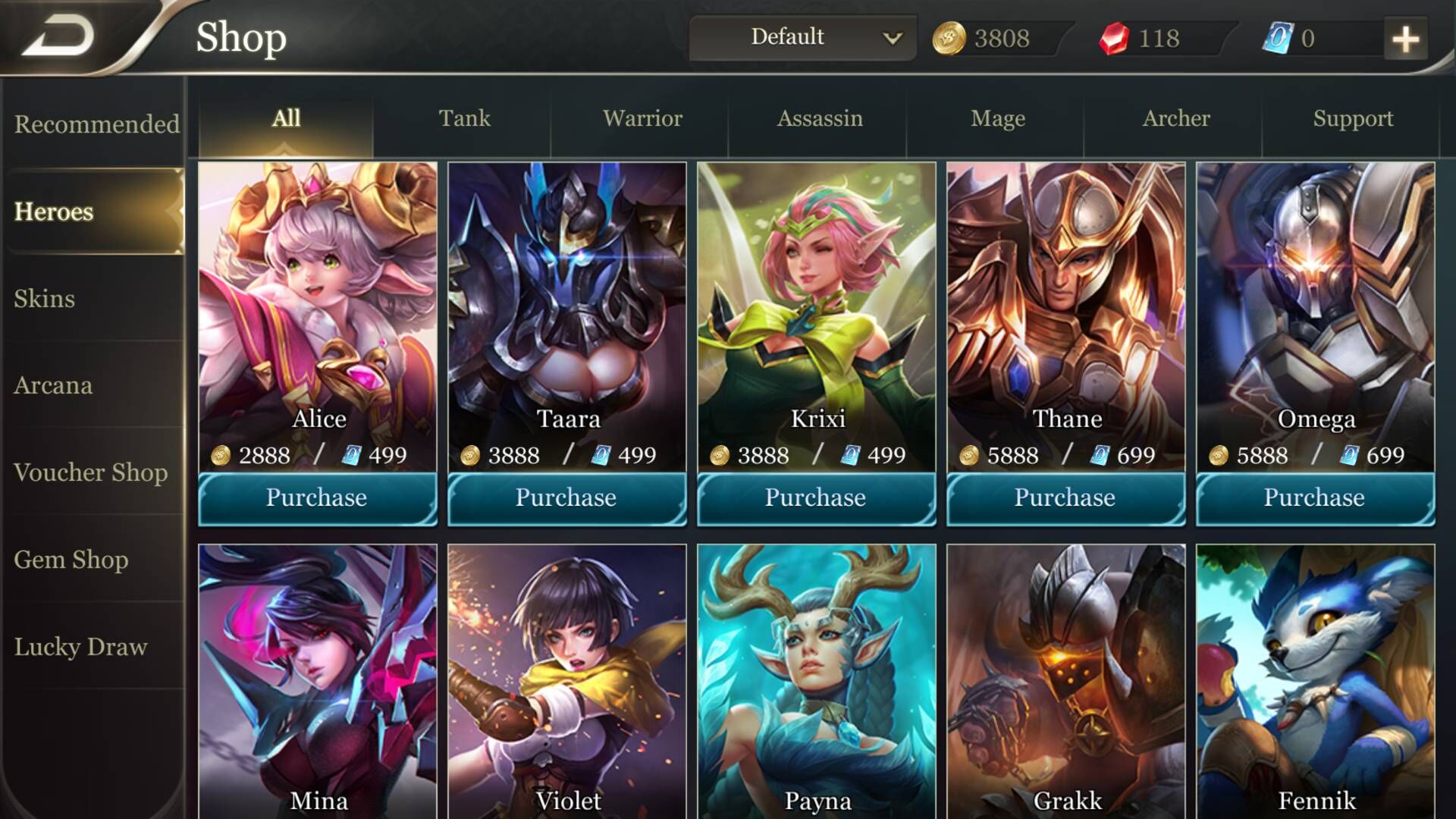Buy Omega with the Purchase button
This screenshot has width=1456, height=819.
tap(1315, 497)
